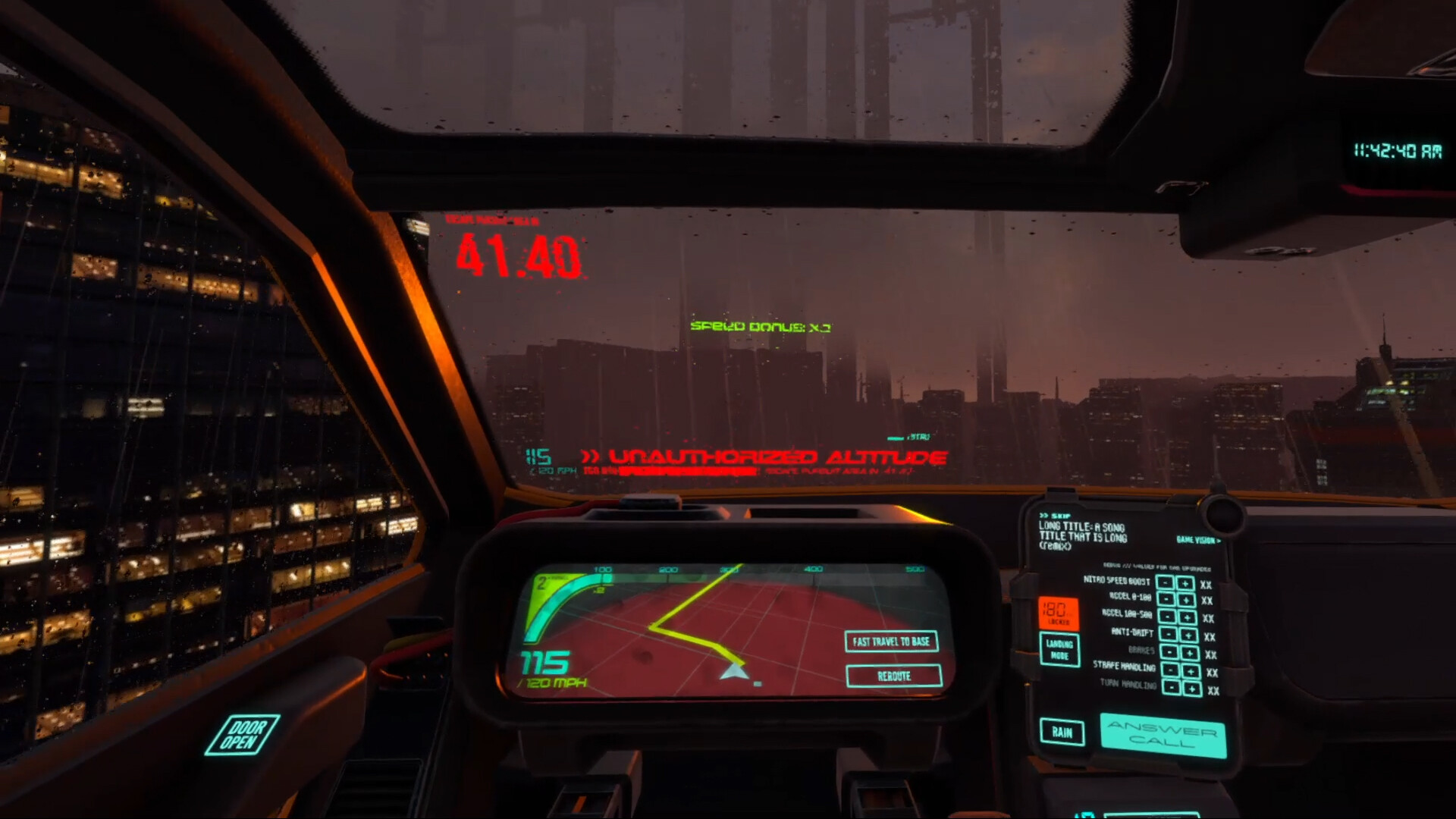The image size is (1456, 819).
Task: Click Skip to skip the current song
Action: coord(1056,516)
